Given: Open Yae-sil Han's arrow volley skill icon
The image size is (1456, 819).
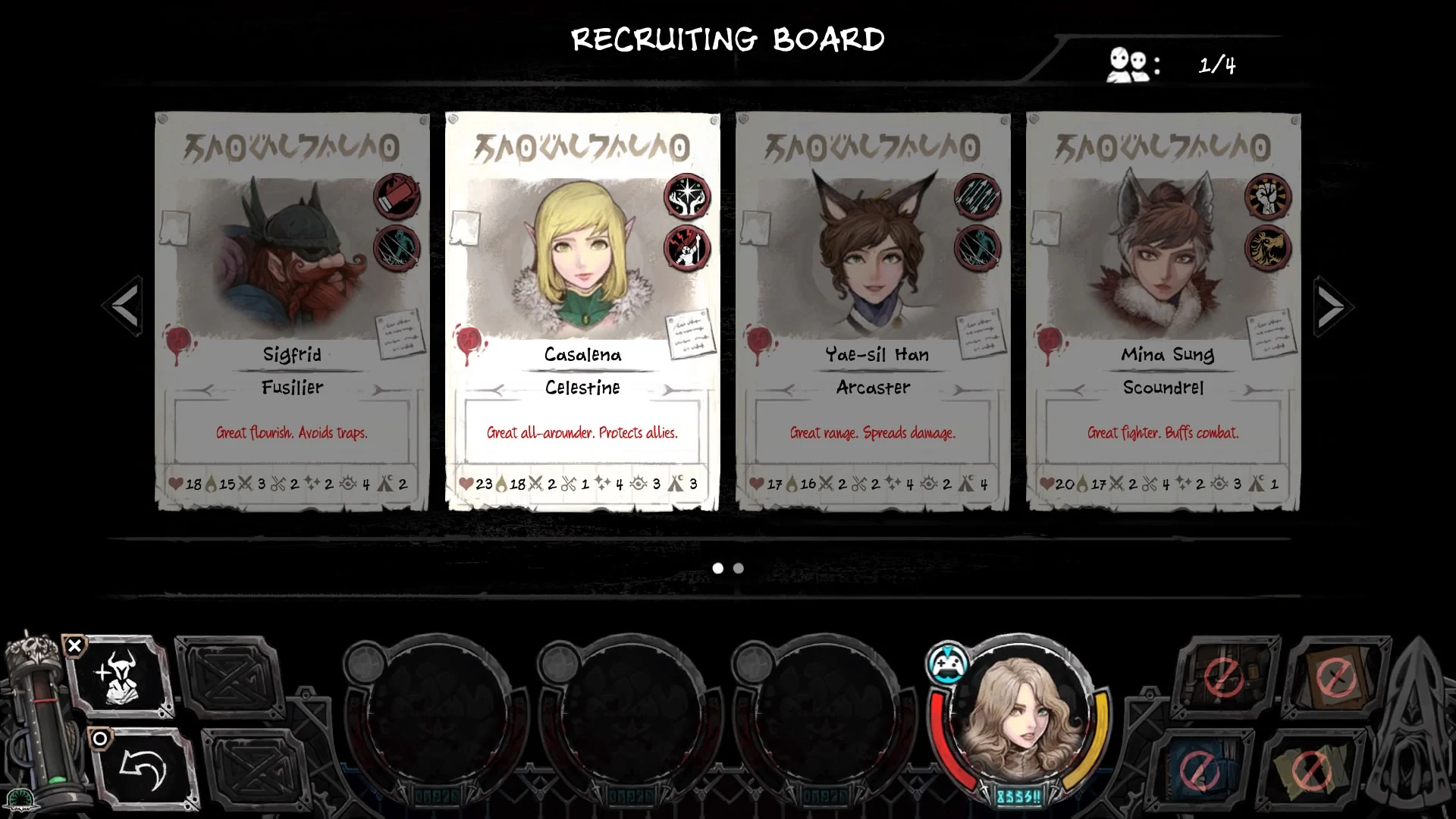Looking at the screenshot, I should (x=978, y=196).
